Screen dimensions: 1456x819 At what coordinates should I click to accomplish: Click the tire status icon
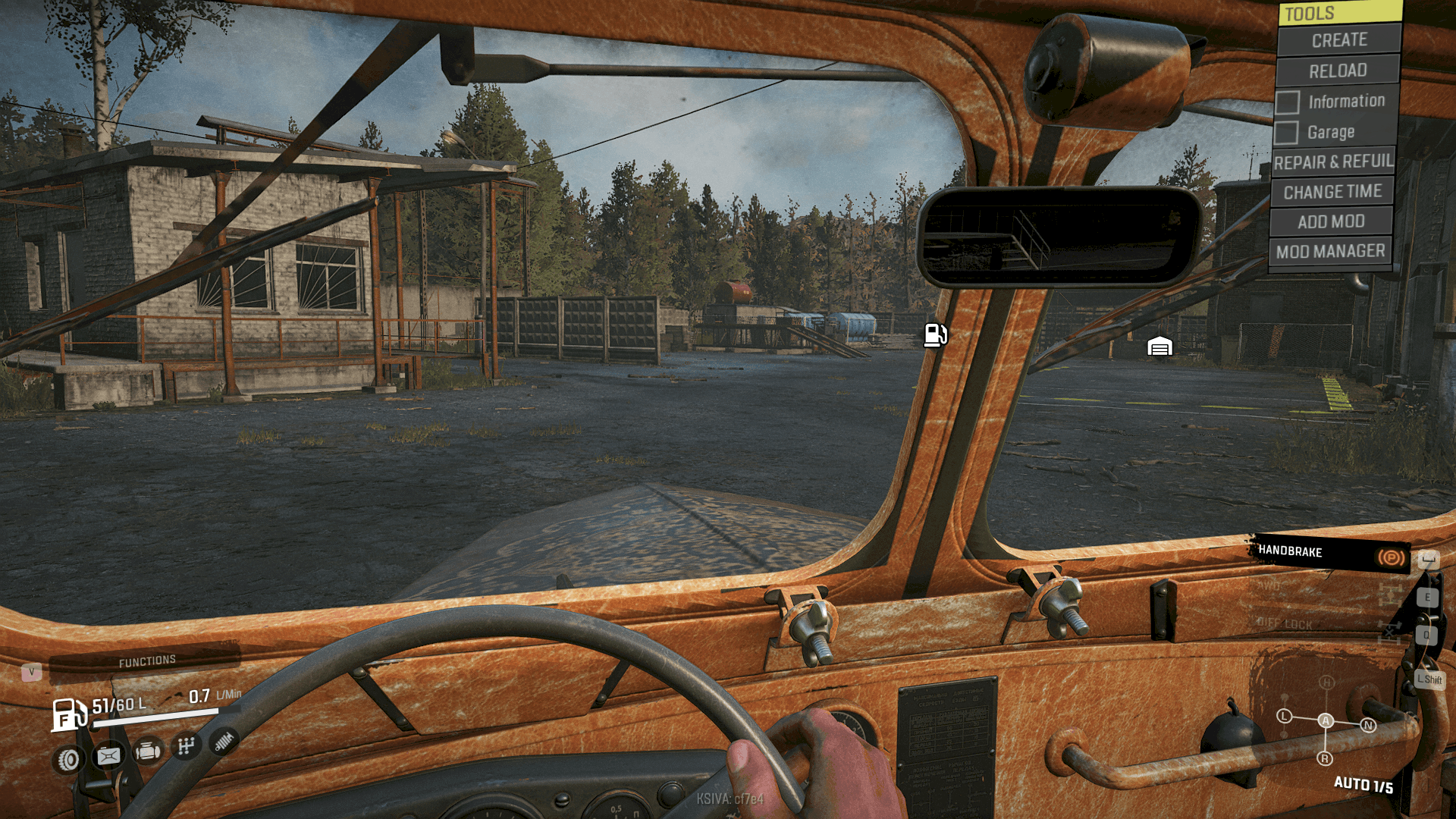[69, 759]
